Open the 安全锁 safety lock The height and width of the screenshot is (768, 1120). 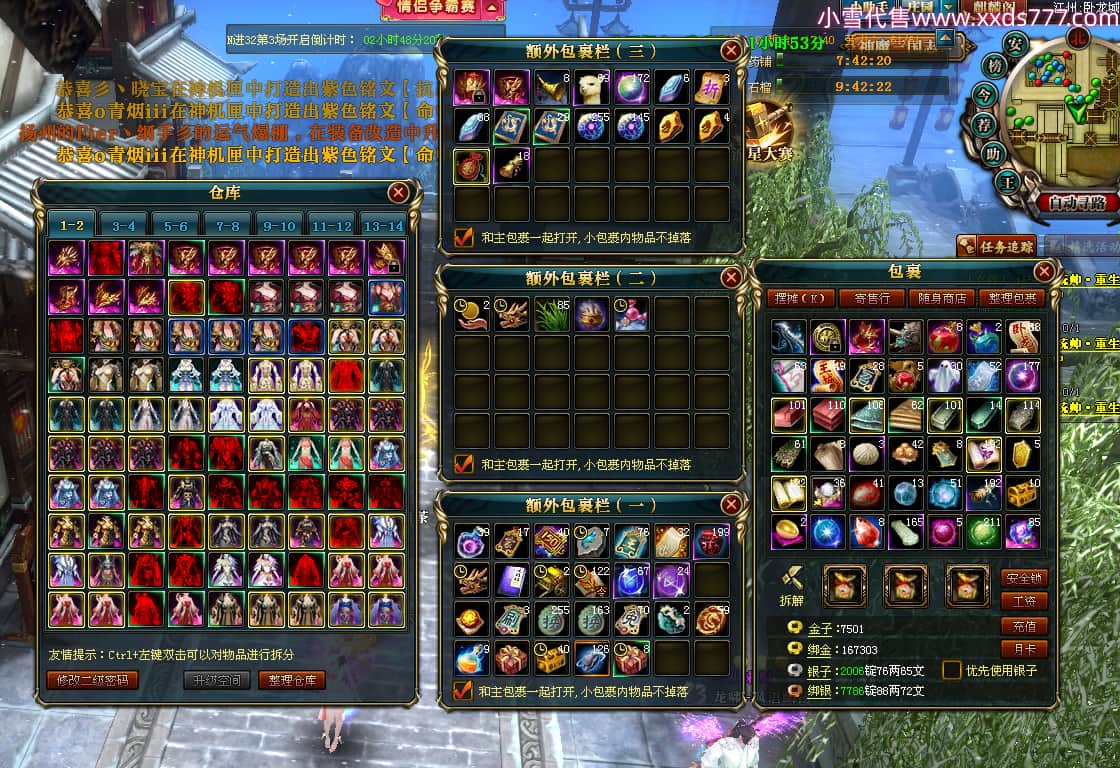pyautogui.click(x=1024, y=578)
